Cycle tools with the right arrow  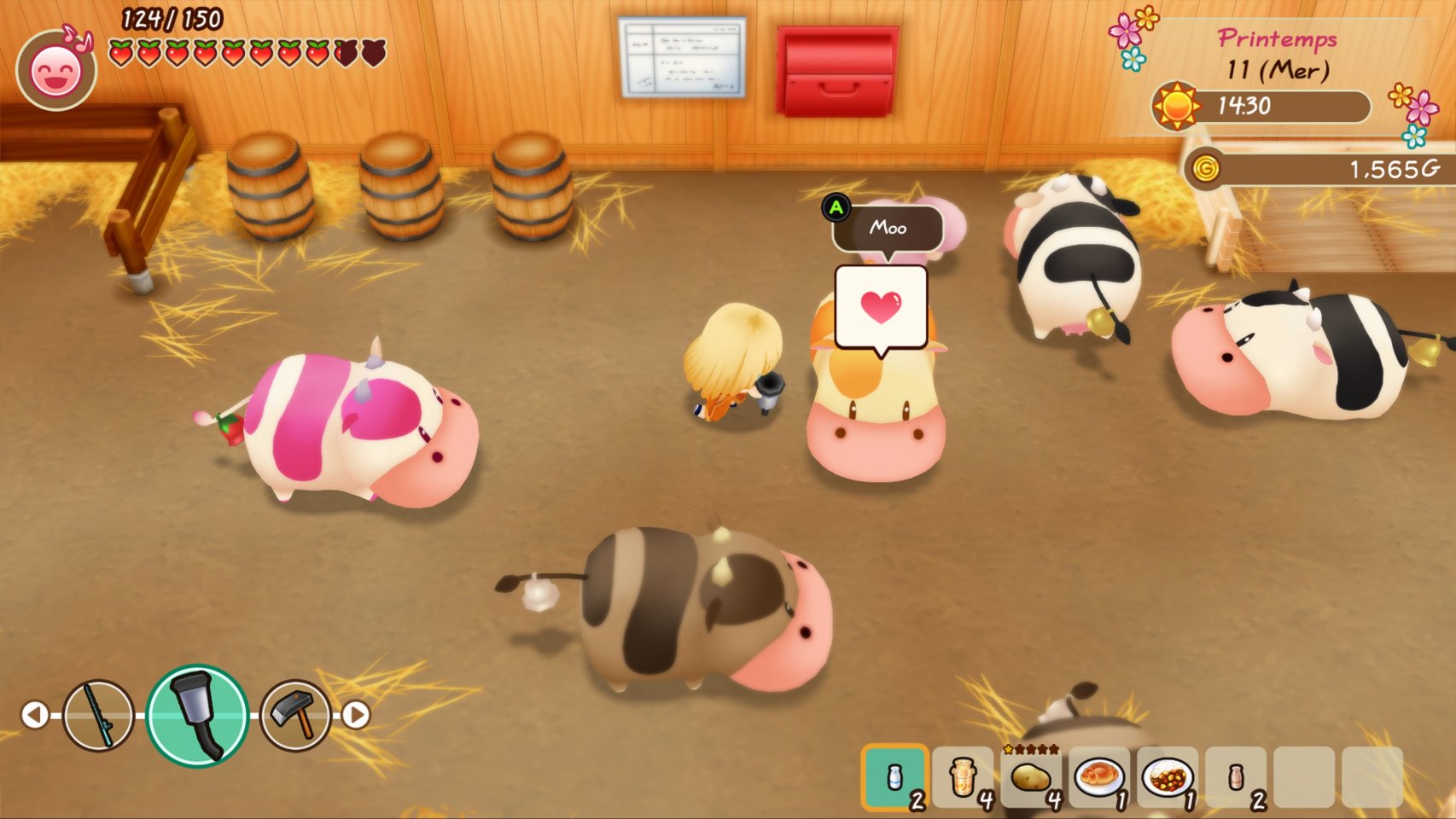pos(357,715)
